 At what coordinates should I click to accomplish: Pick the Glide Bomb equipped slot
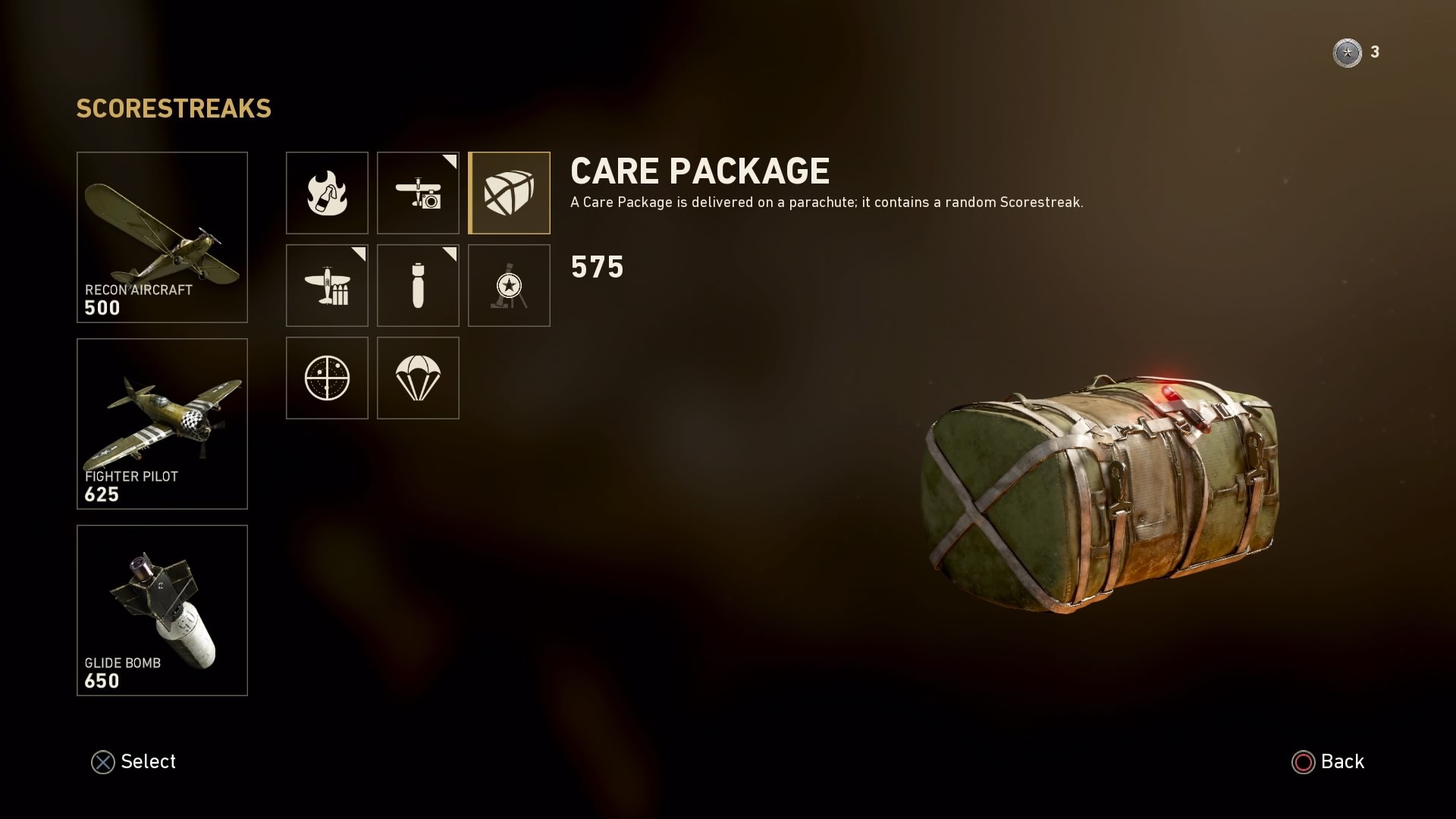click(162, 610)
